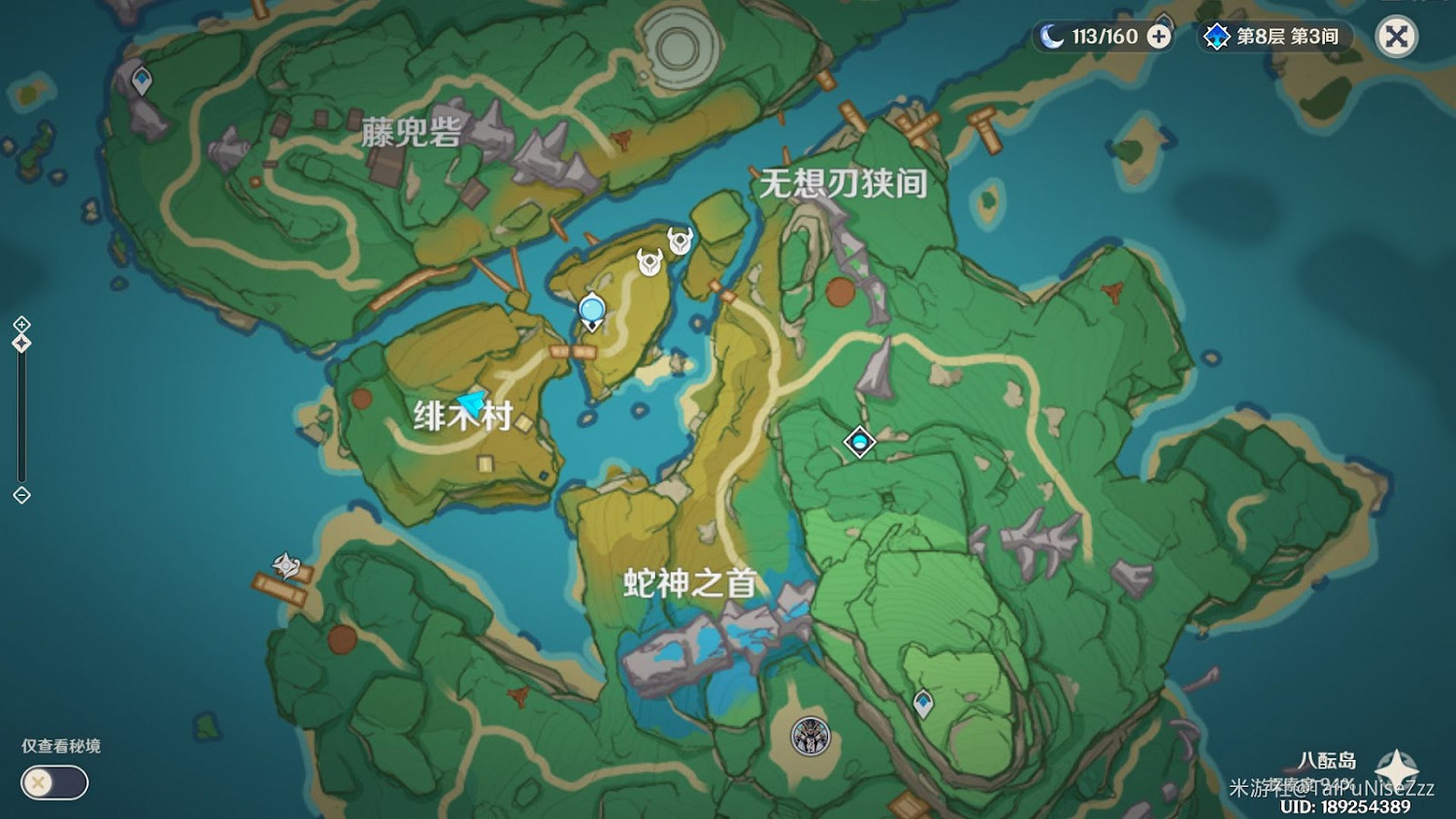
Task: Click the crescent moon resin icon
Action: 1053,35
